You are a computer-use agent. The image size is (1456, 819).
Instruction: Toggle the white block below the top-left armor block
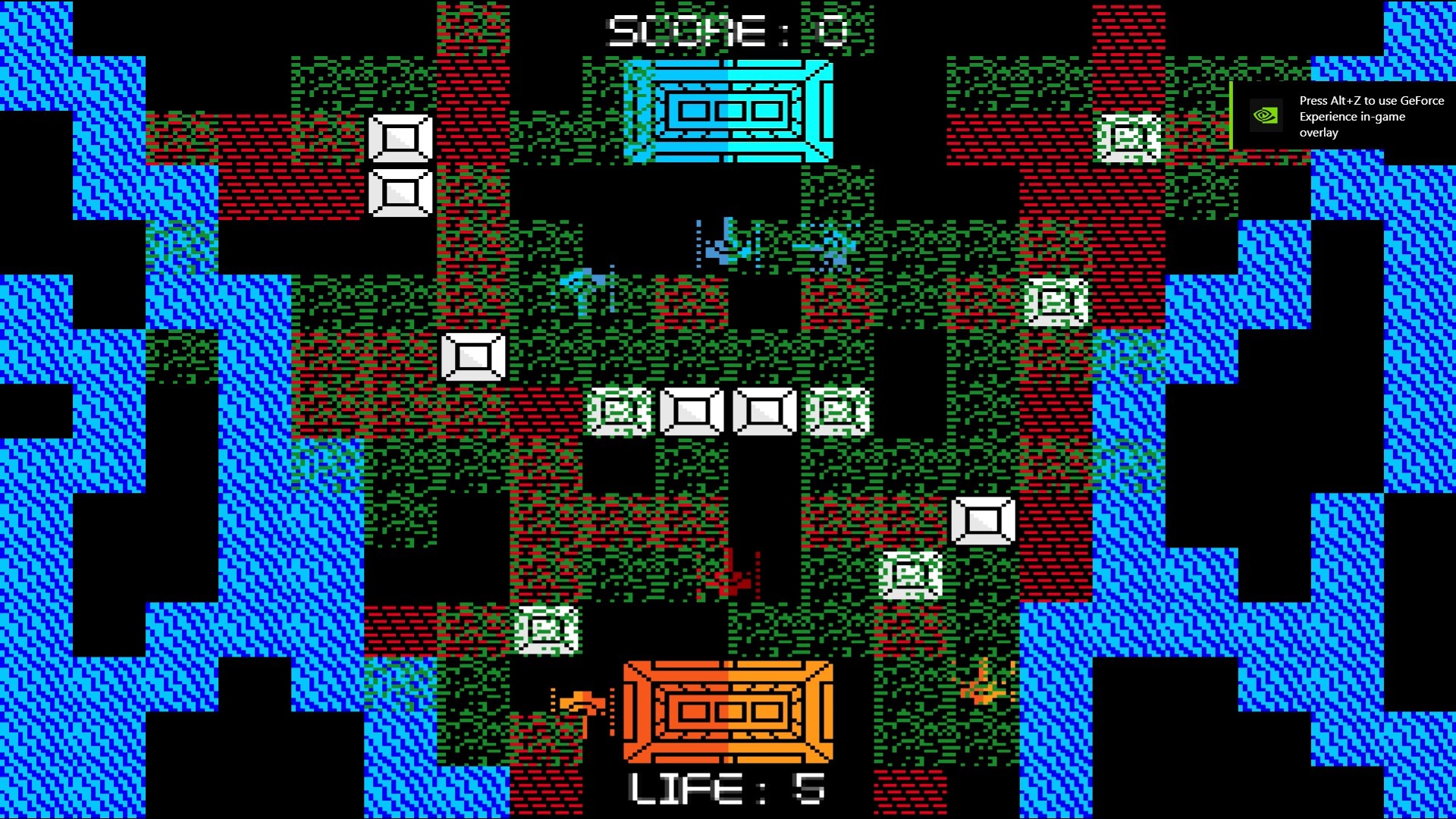tap(400, 193)
